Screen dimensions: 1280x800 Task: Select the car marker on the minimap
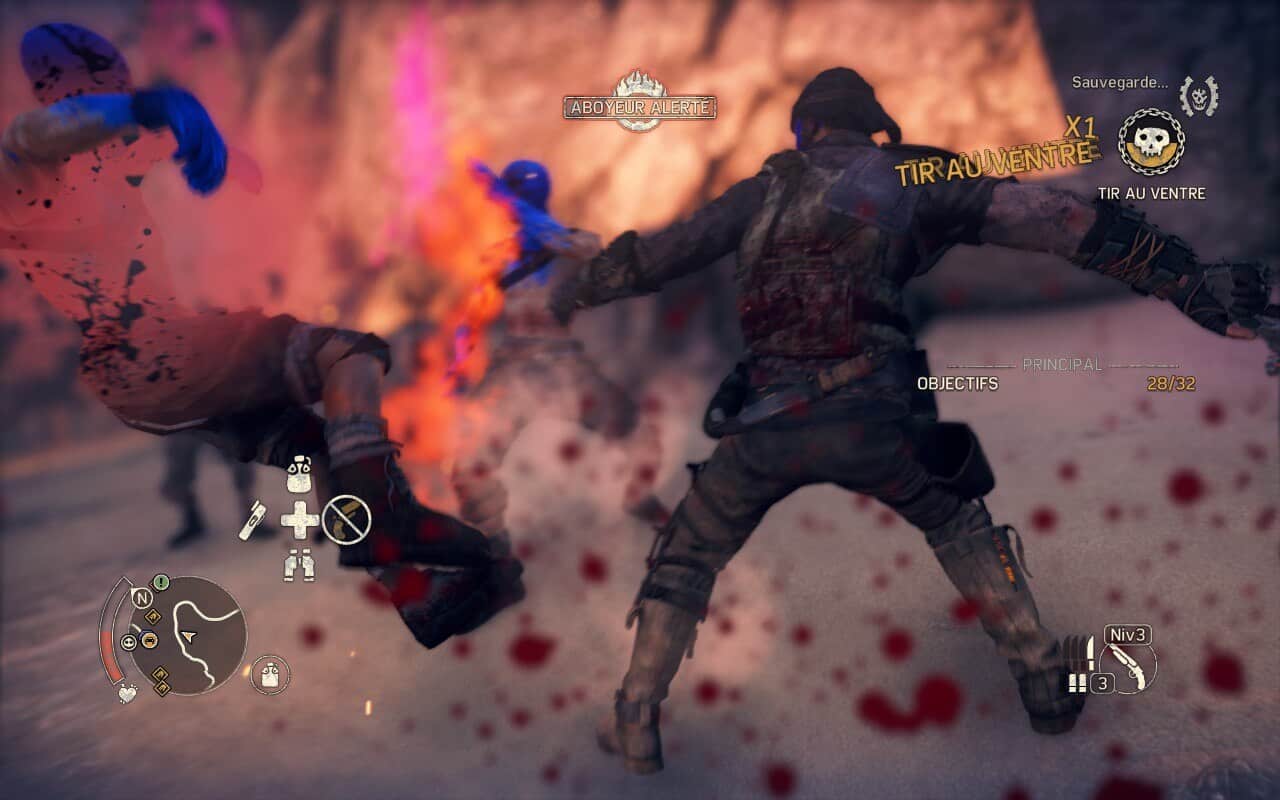point(149,641)
